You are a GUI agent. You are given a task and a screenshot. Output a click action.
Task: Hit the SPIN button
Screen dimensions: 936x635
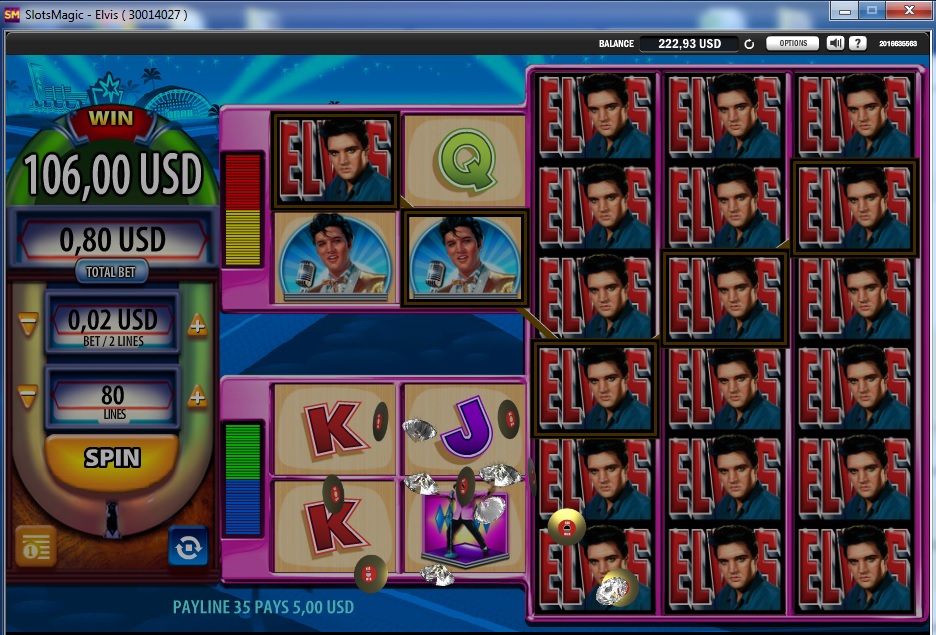point(112,458)
